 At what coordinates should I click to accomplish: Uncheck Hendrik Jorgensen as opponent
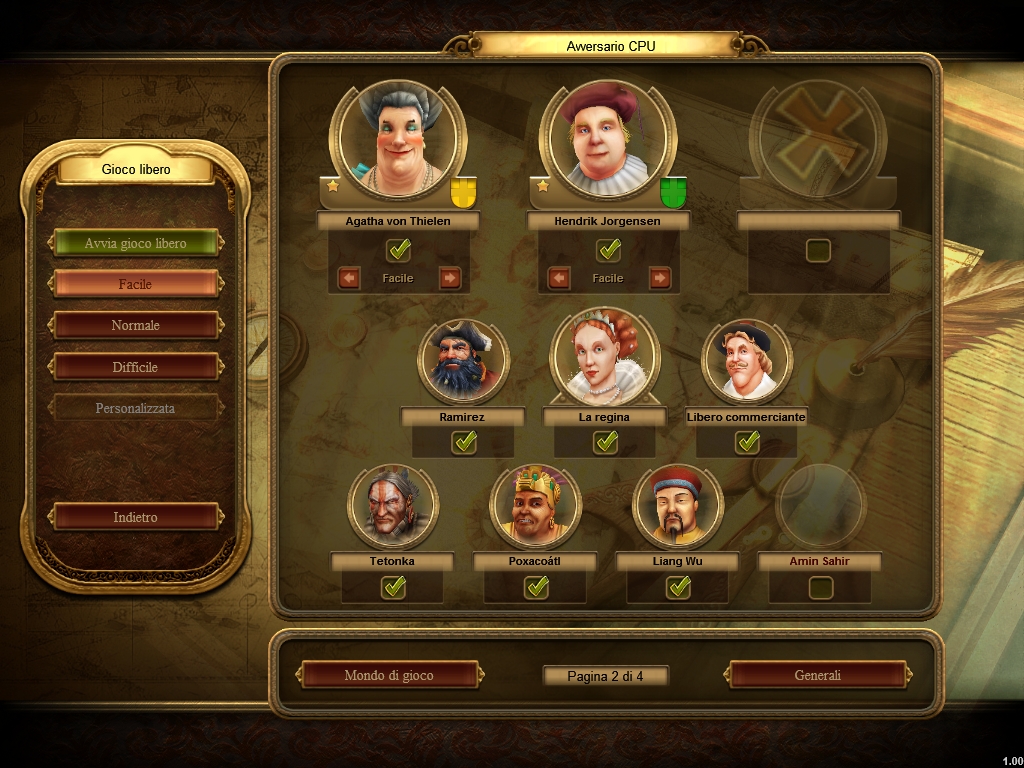(608, 250)
